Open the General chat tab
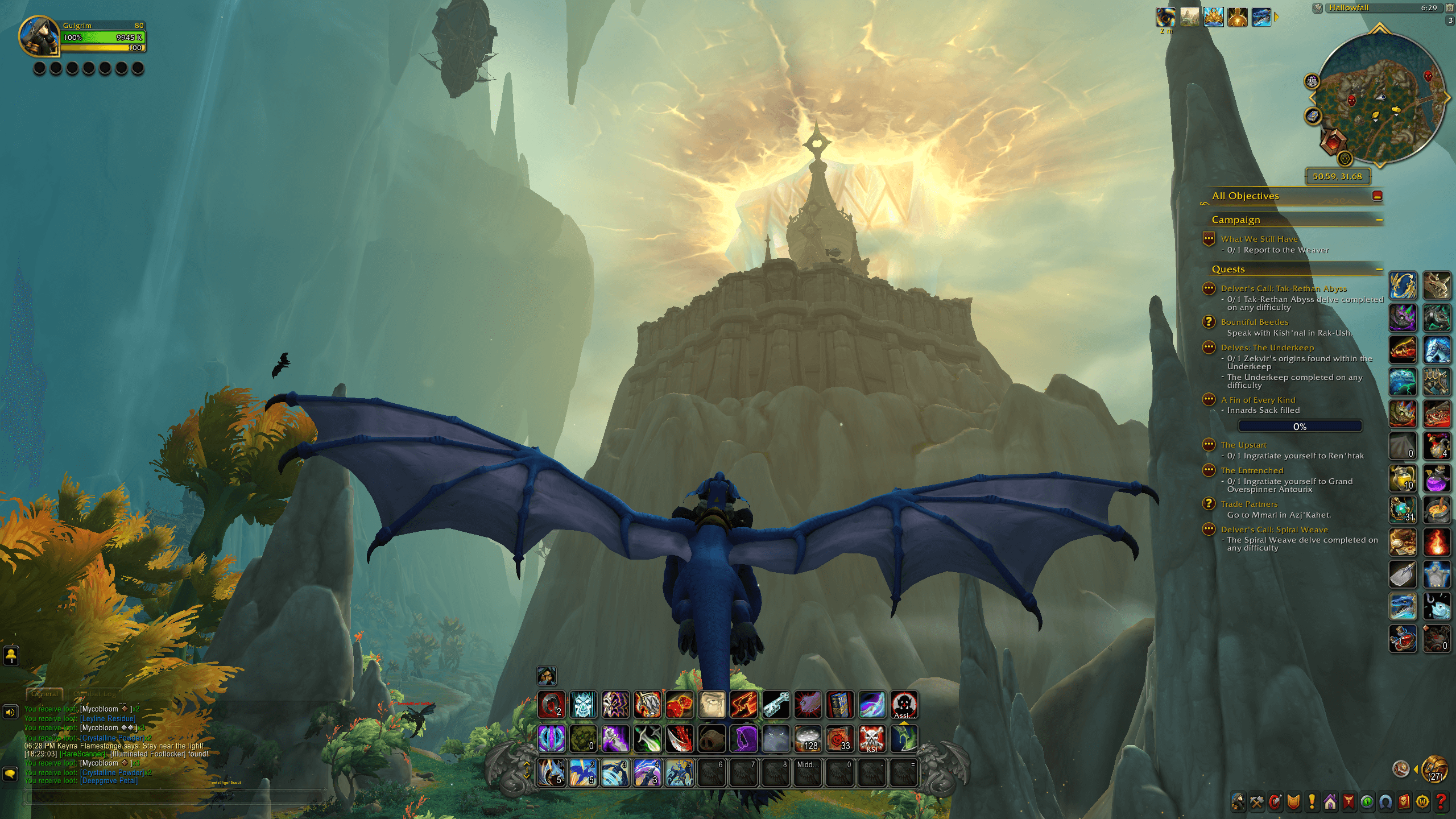Image resolution: width=1456 pixels, height=819 pixels. click(x=44, y=694)
